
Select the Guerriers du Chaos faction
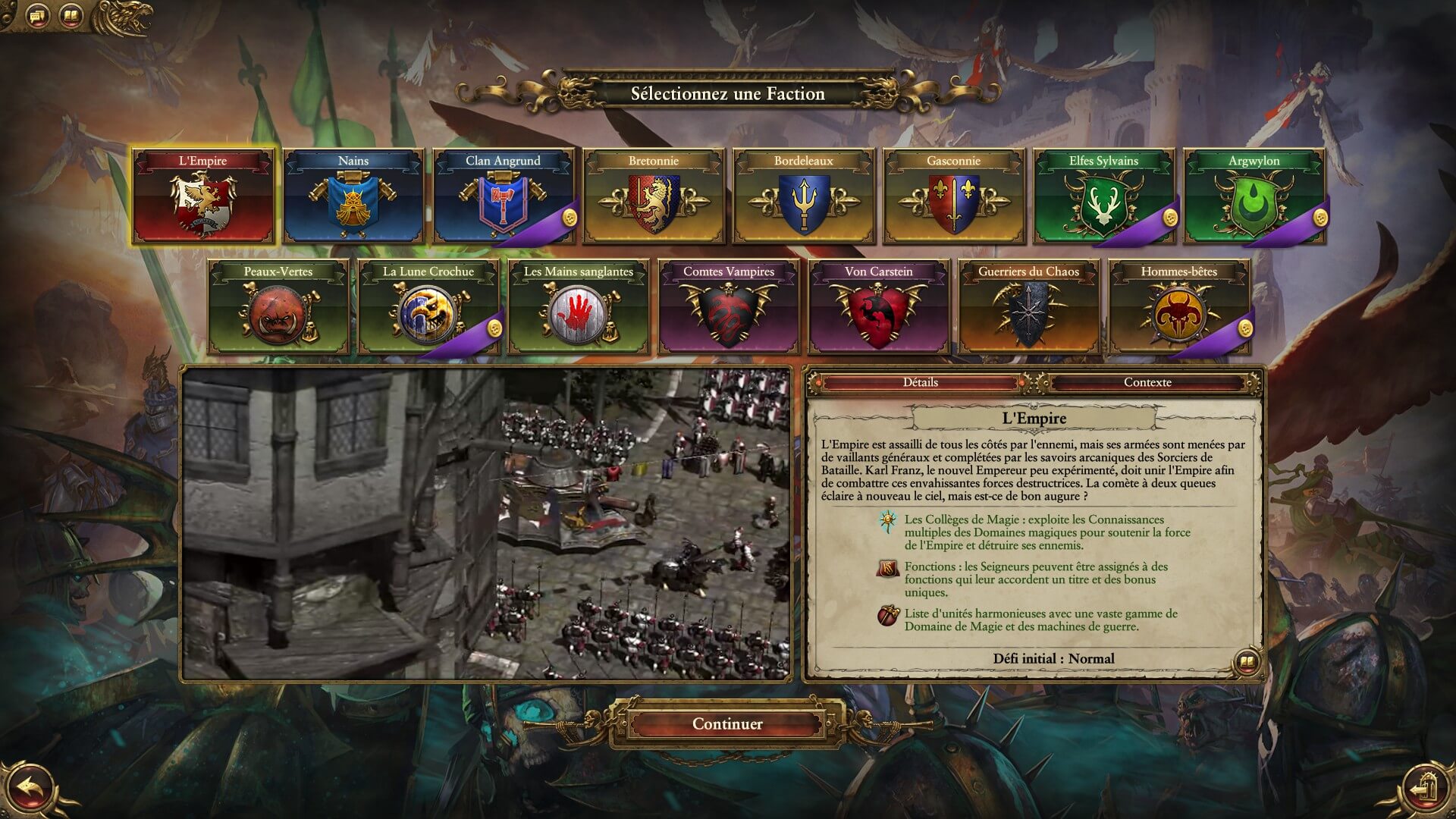[x=1028, y=308]
